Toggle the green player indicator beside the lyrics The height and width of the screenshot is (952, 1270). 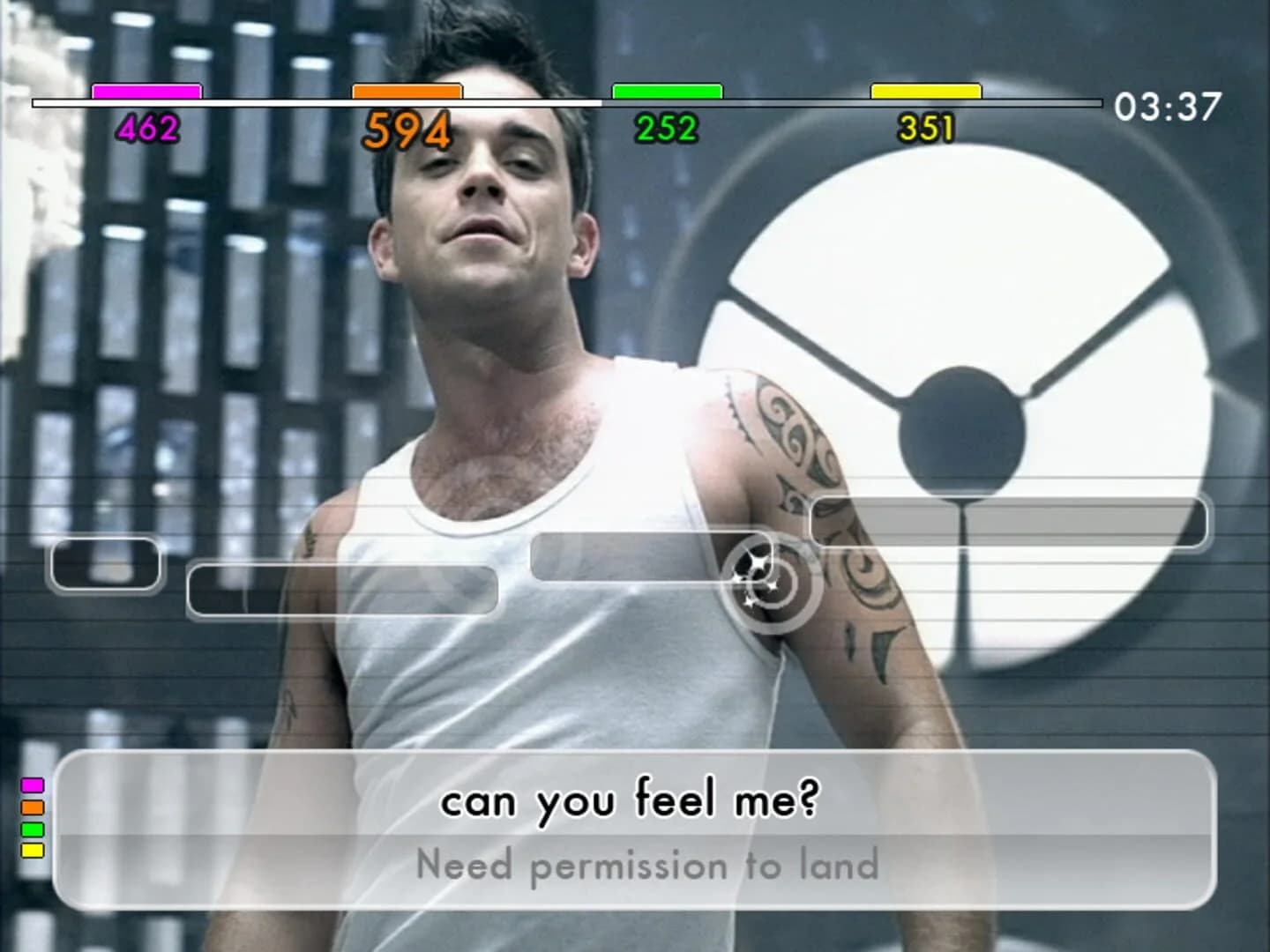point(33,829)
